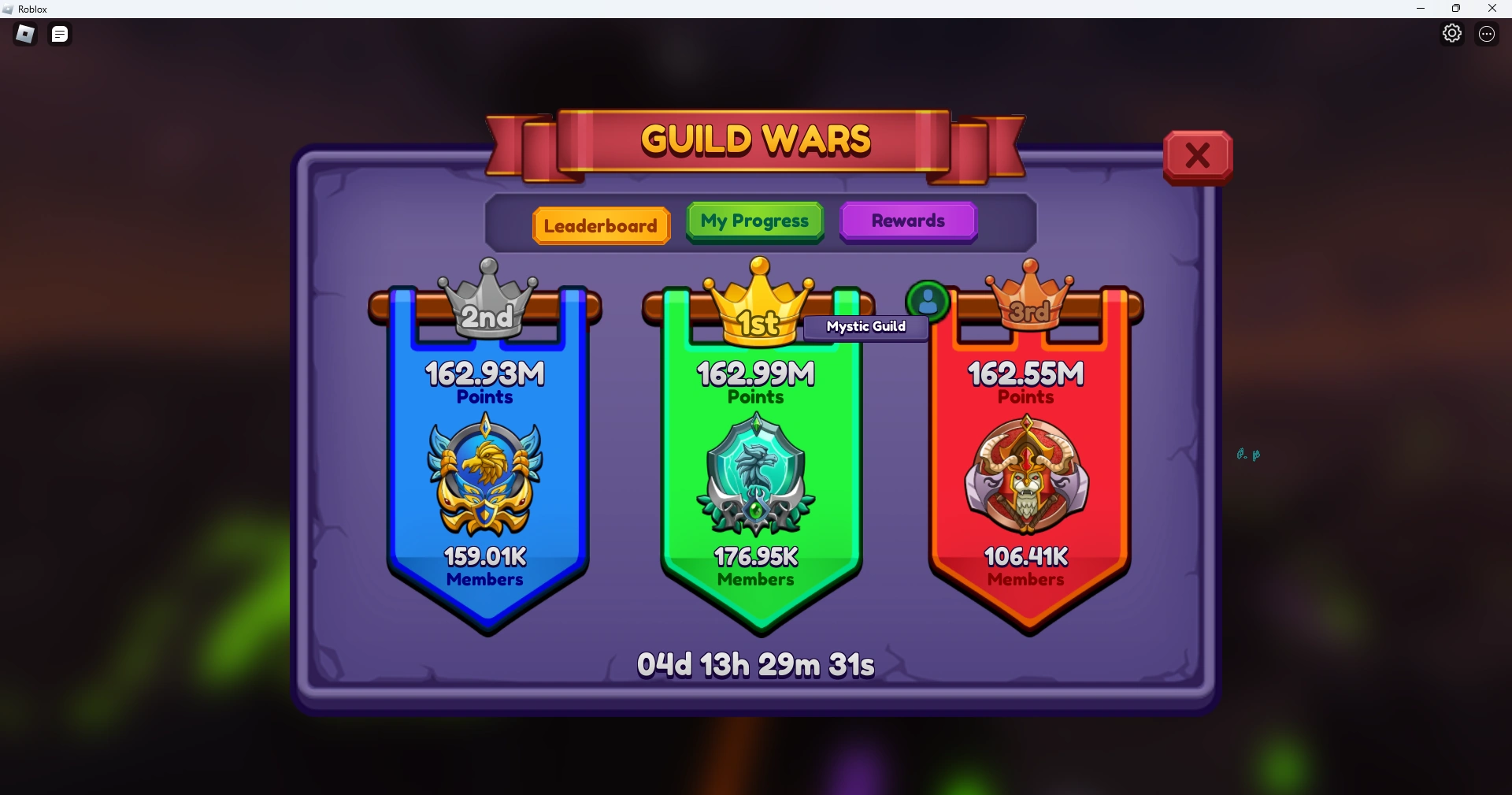Click the 162.93M points text
The image size is (1512, 795).
484,374
